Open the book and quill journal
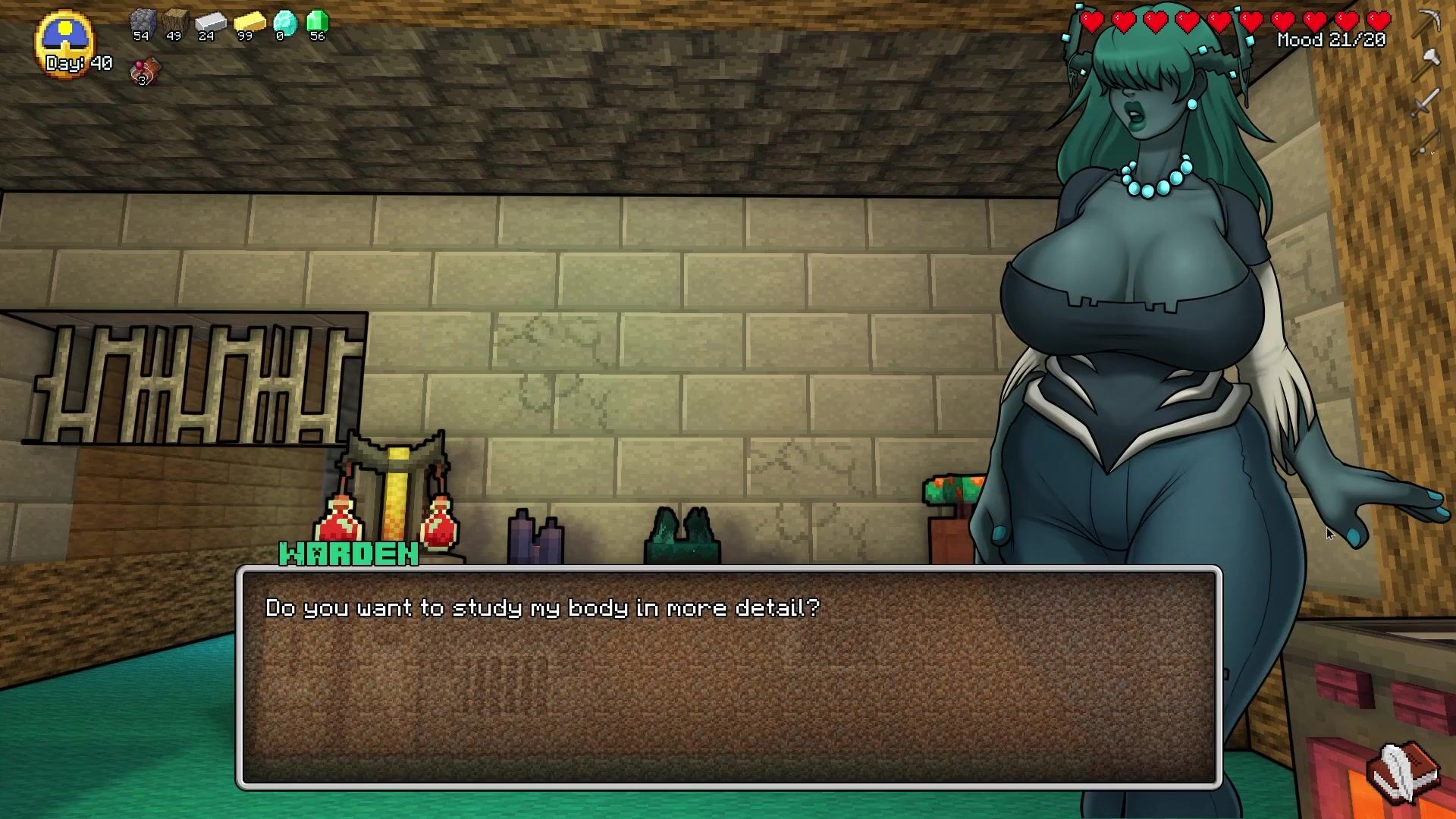This screenshot has height=819, width=1456. pos(1404,771)
